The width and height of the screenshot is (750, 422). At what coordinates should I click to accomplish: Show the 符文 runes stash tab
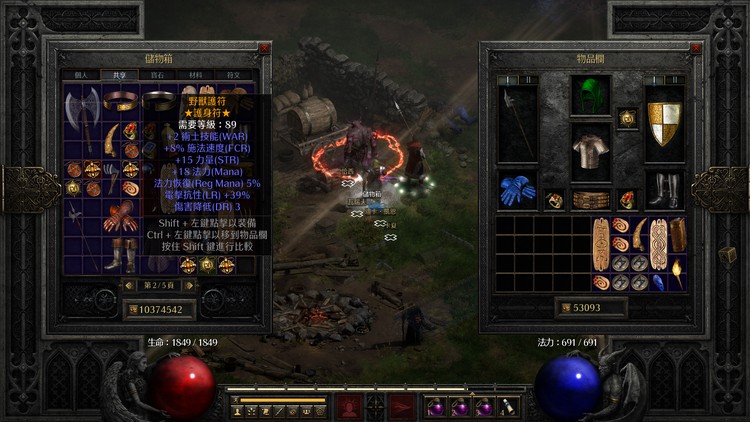pyautogui.click(x=233, y=74)
